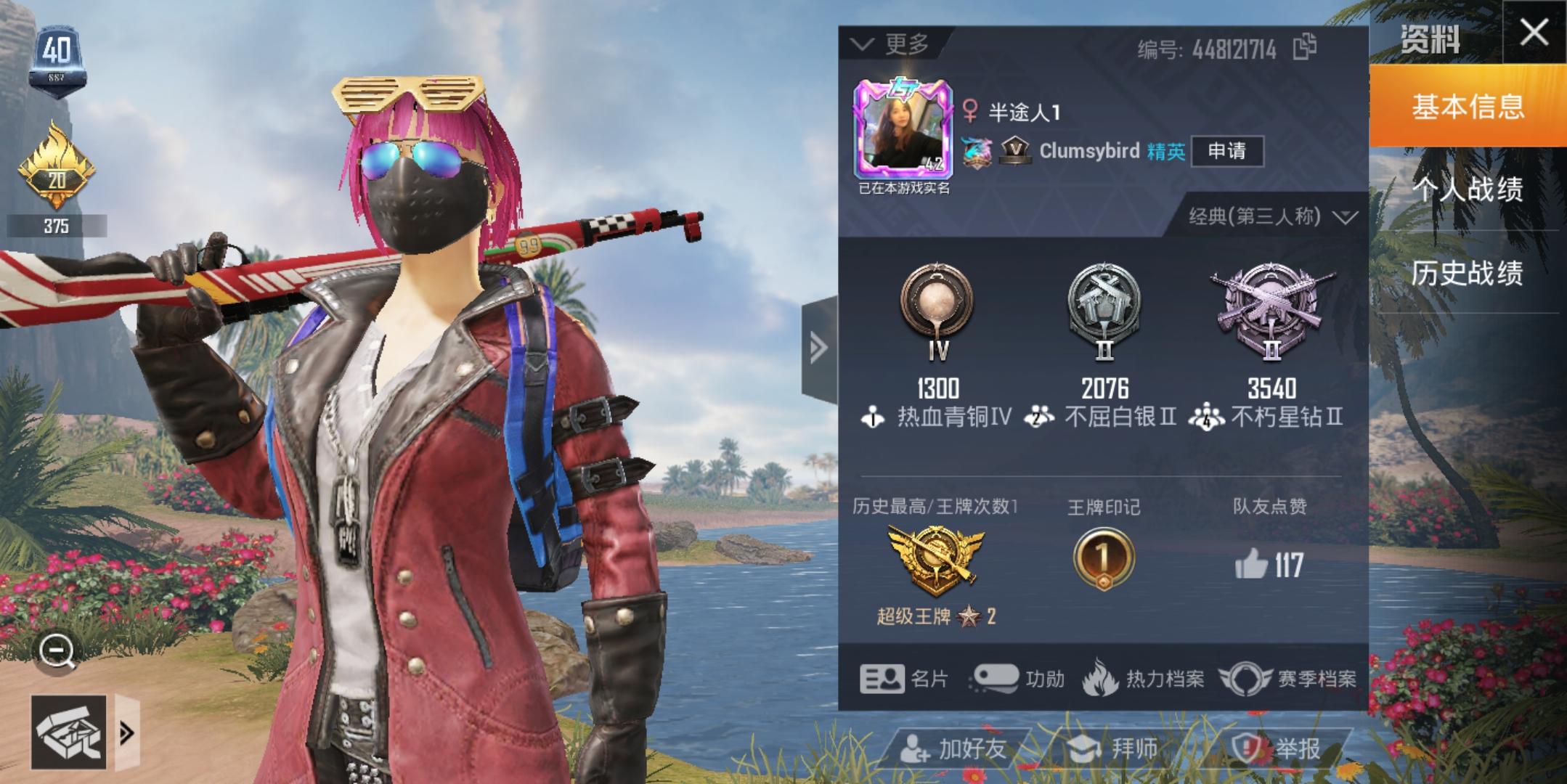The image size is (1567, 784).
Task: Open the 功勋 merit page
Action: pos(1018,679)
